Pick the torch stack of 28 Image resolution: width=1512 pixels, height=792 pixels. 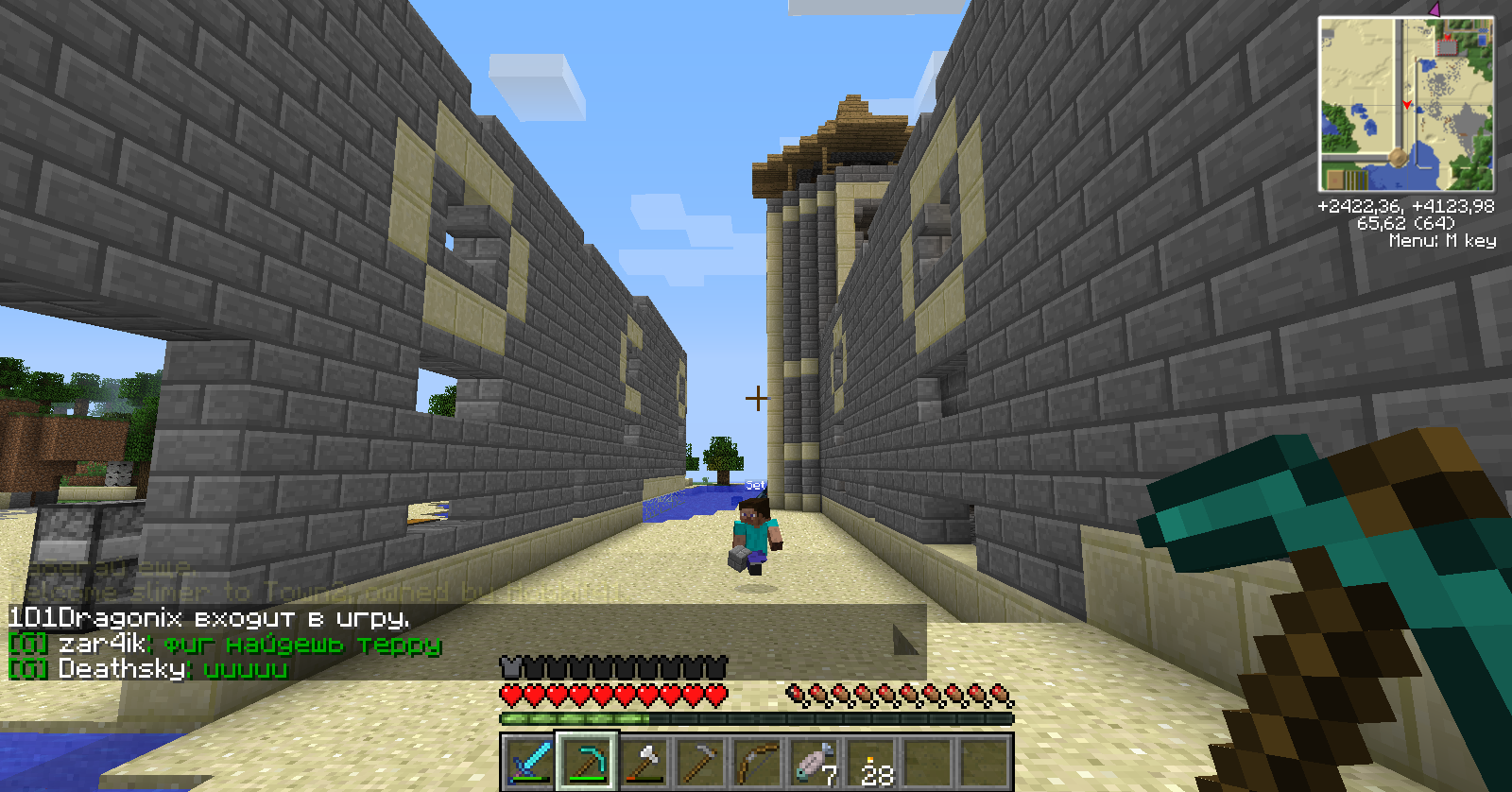(x=871, y=762)
